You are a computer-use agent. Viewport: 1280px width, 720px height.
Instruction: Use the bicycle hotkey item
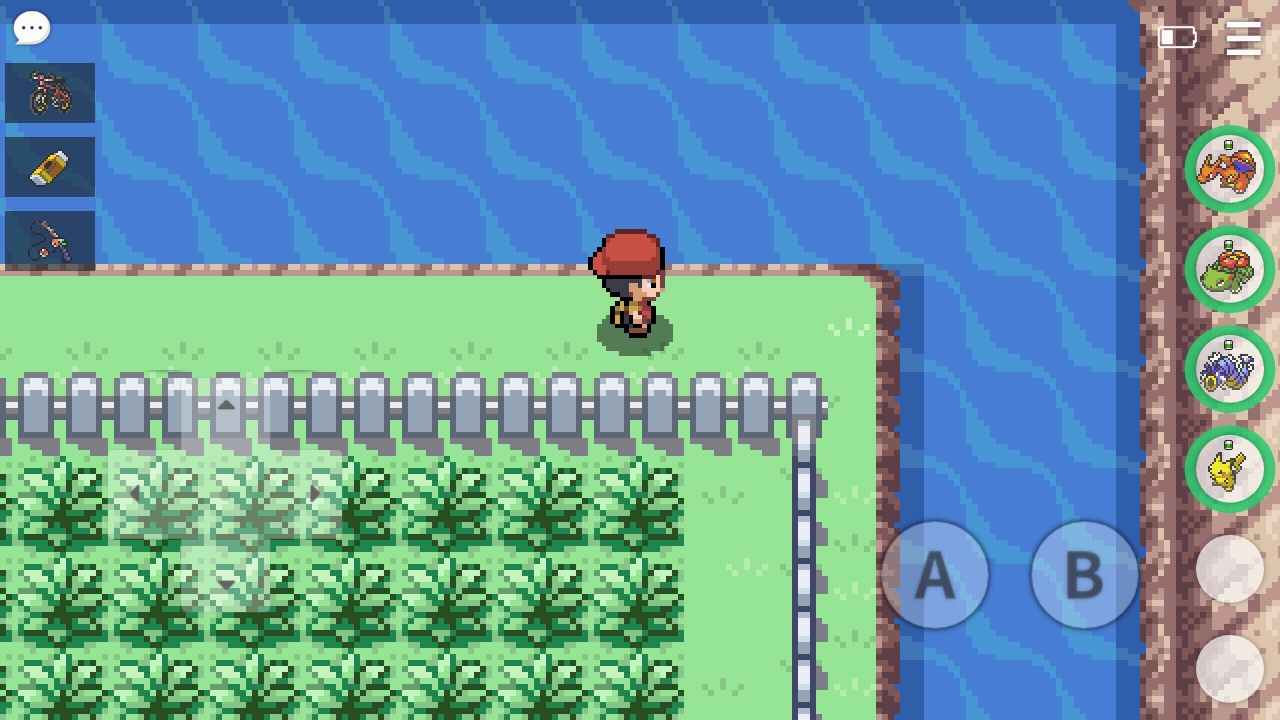pyautogui.click(x=50, y=93)
